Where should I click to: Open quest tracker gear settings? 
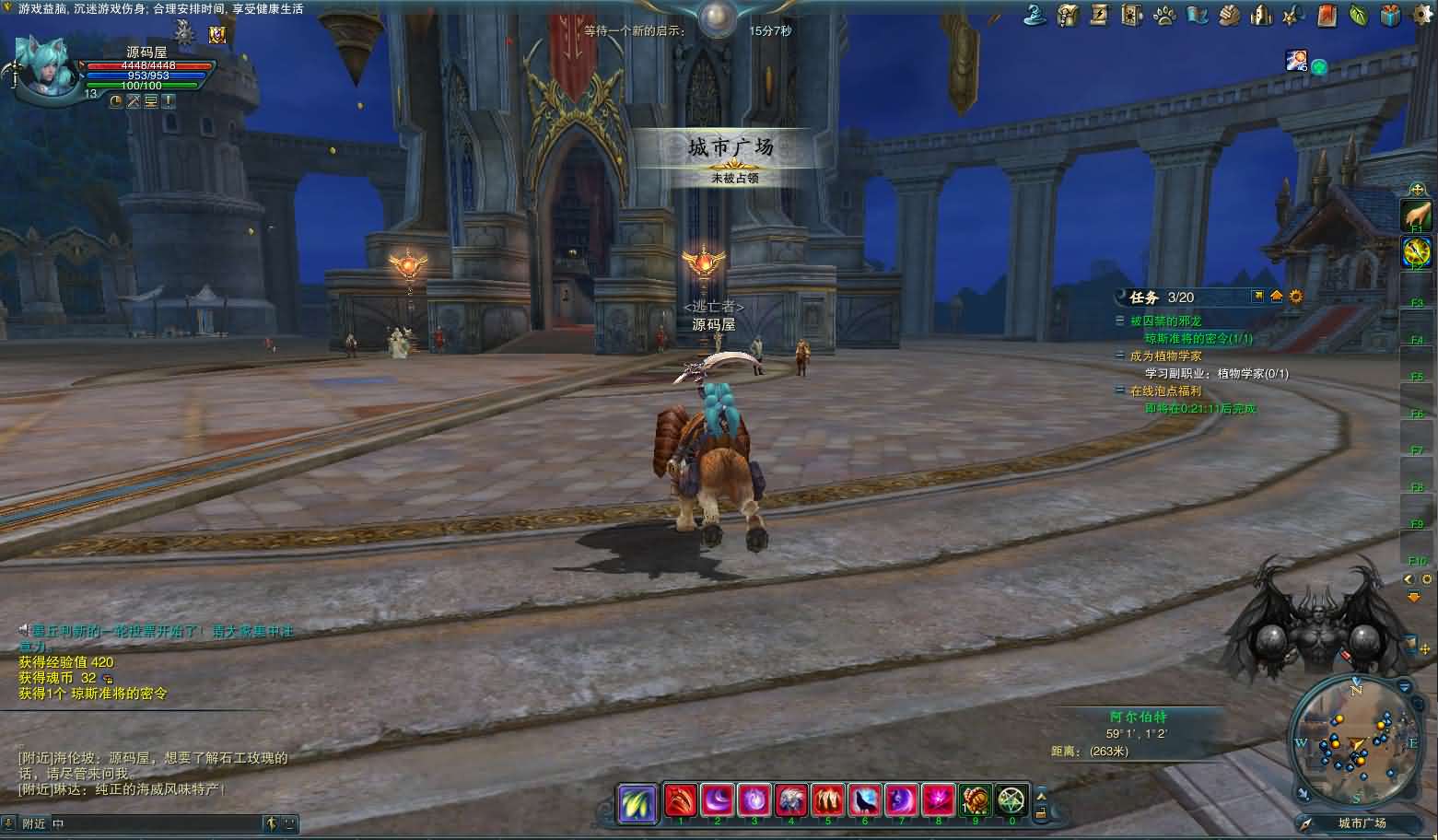tap(1296, 297)
